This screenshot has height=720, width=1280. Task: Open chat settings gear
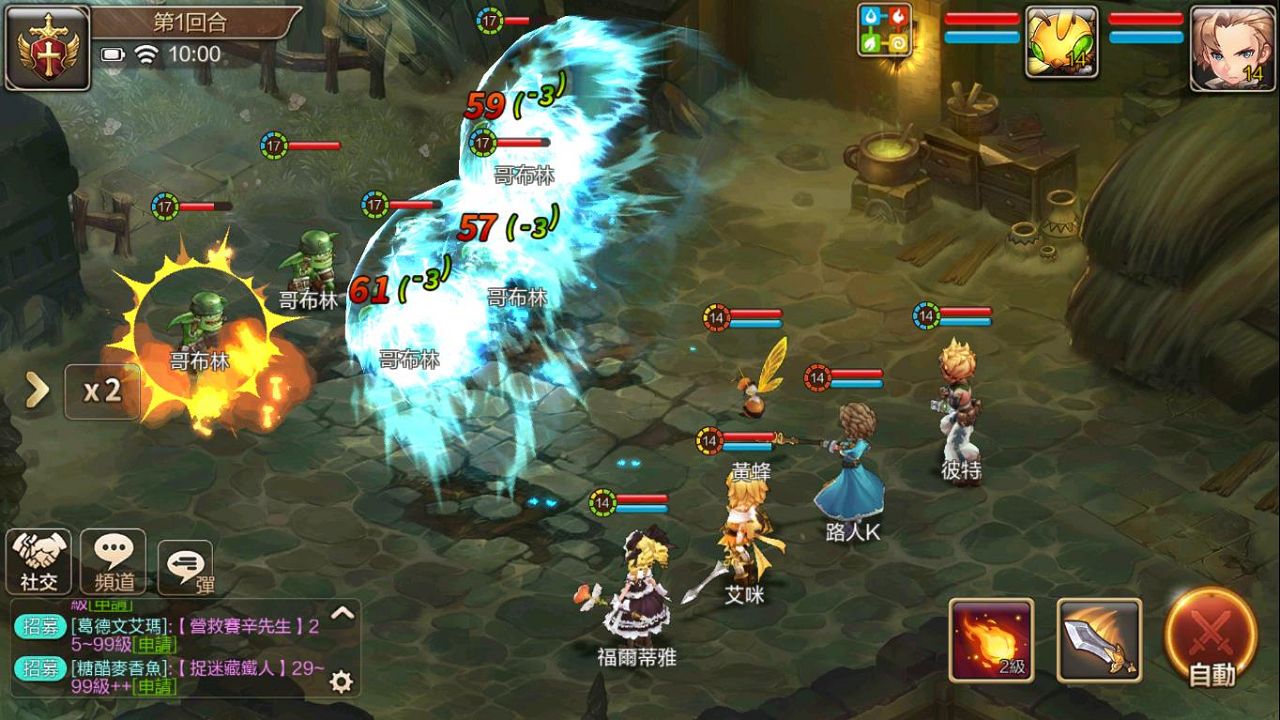coord(341,681)
